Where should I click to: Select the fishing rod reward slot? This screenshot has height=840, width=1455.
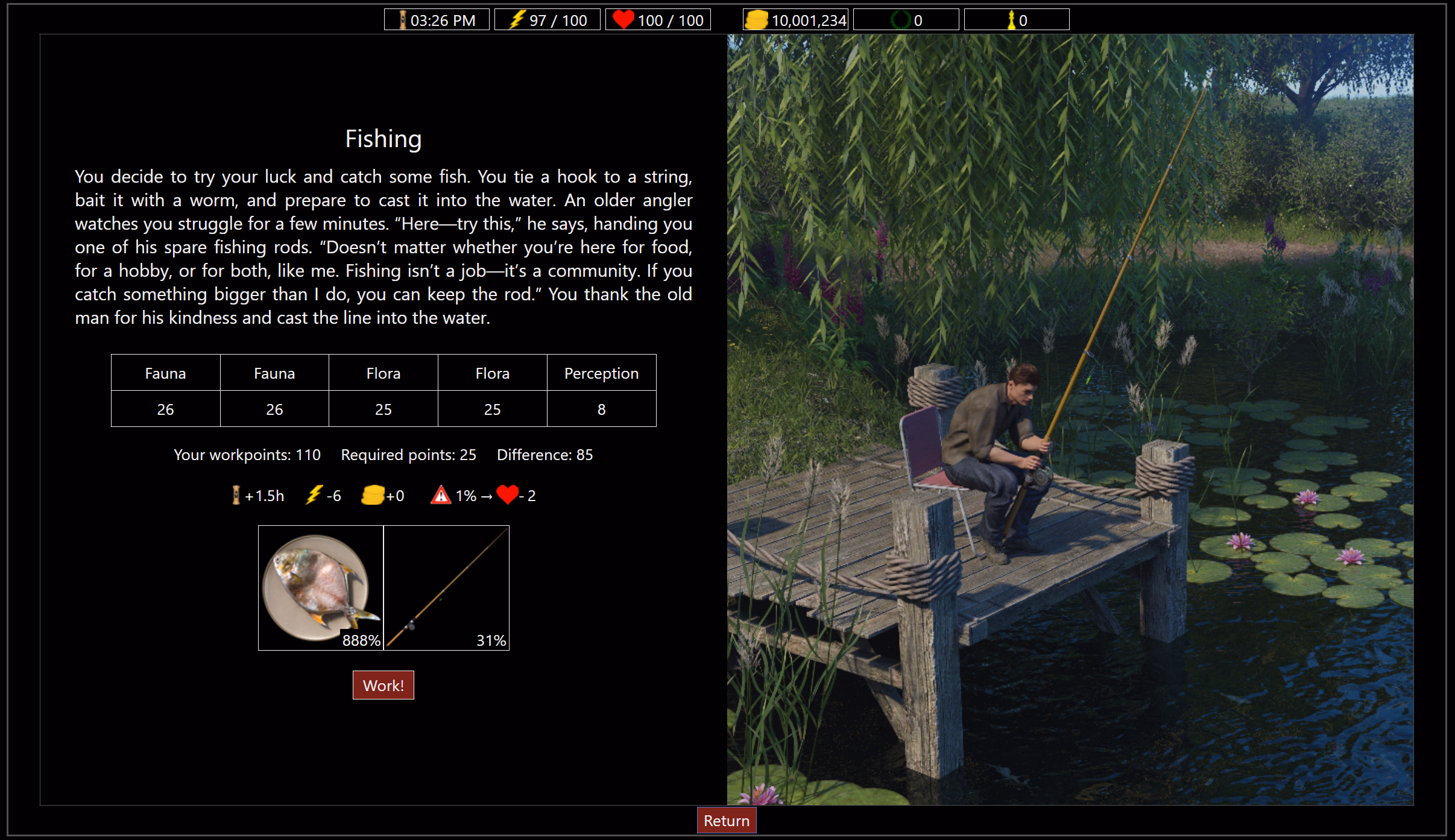click(x=446, y=587)
